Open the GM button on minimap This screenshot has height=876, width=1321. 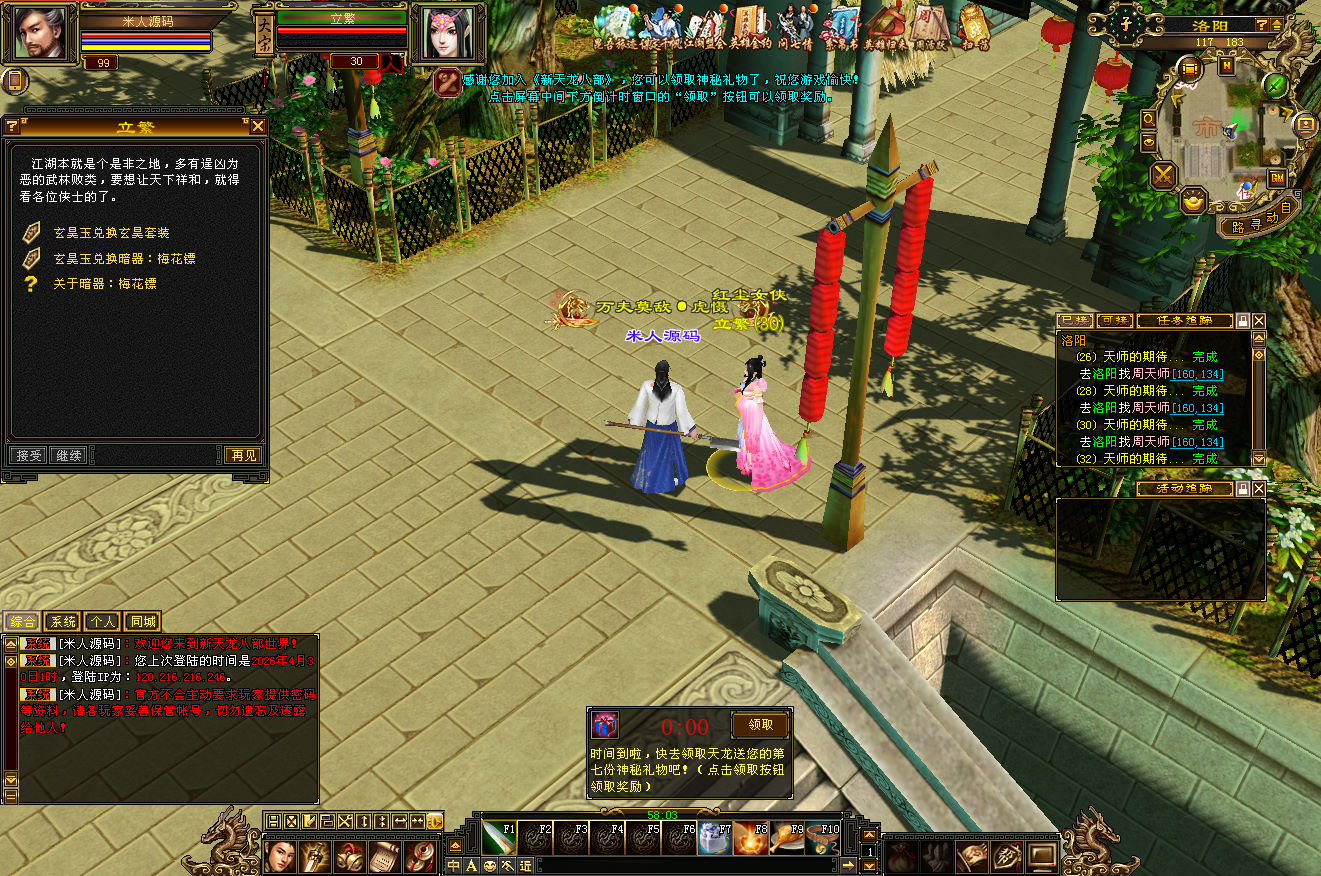pos(1277,178)
